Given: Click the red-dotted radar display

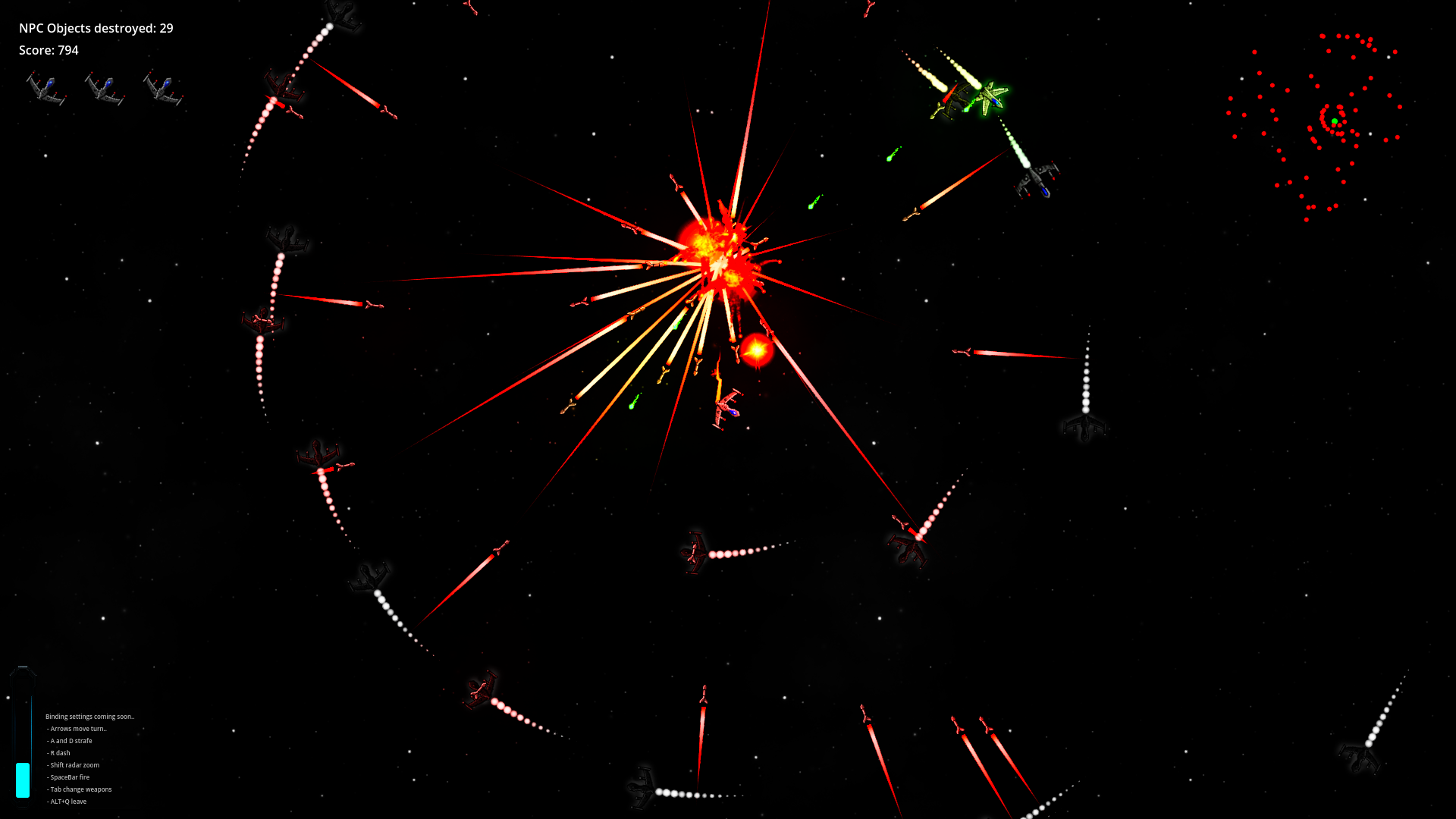Looking at the screenshot, I should (x=1316, y=125).
